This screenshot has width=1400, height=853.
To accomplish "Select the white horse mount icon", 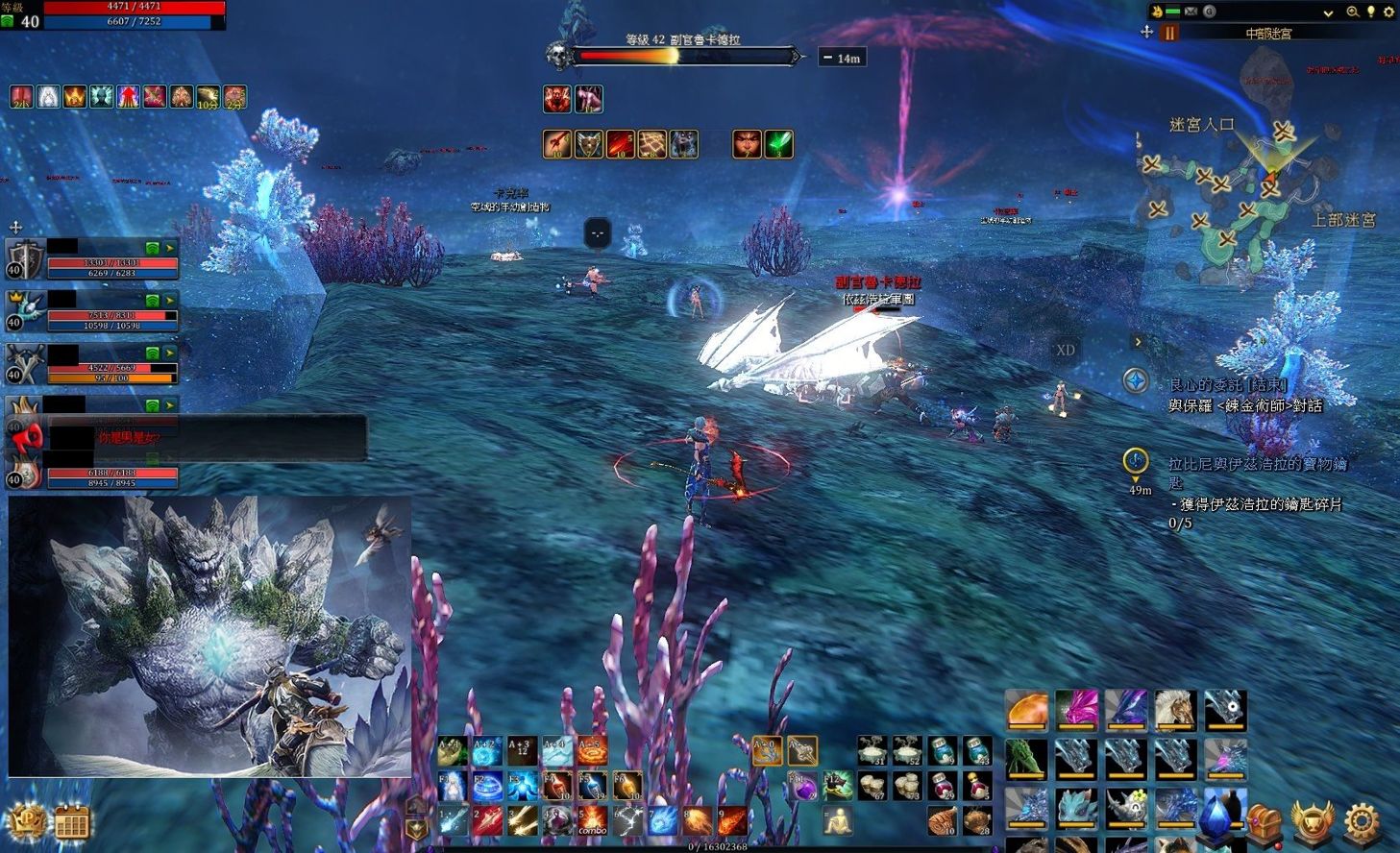I will click(x=1174, y=710).
